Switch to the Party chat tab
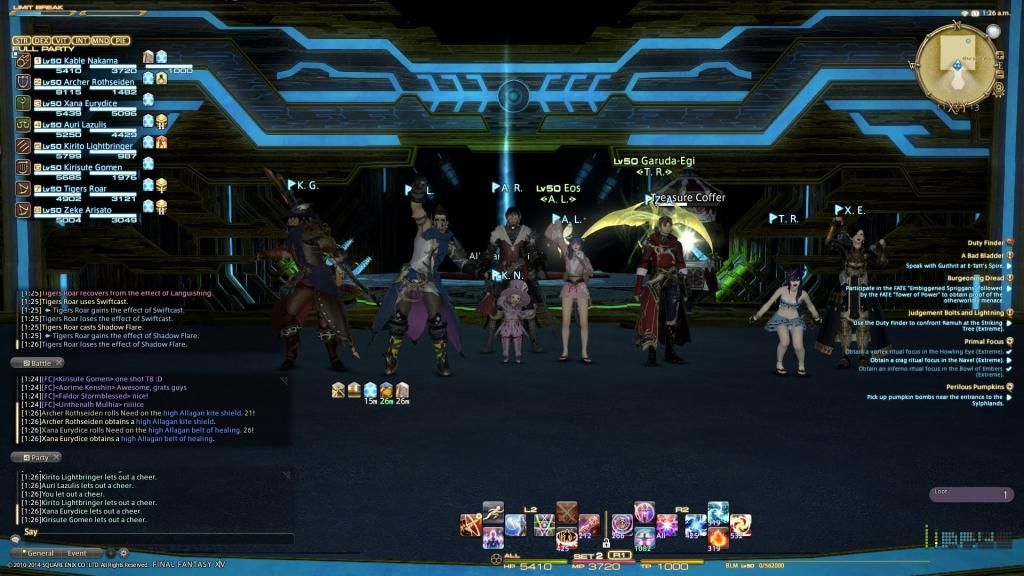The height and width of the screenshot is (576, 1024). tap(36, 457)
